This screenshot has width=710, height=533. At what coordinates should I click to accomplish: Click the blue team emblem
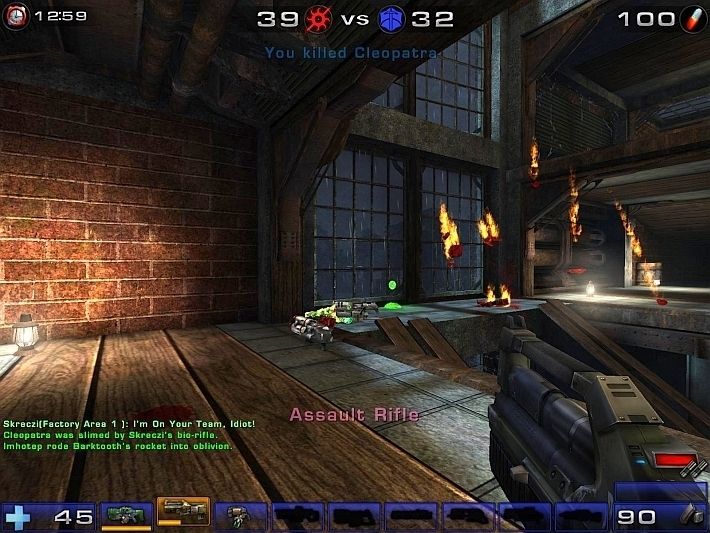pyautogui.click(x=391, y=18)
